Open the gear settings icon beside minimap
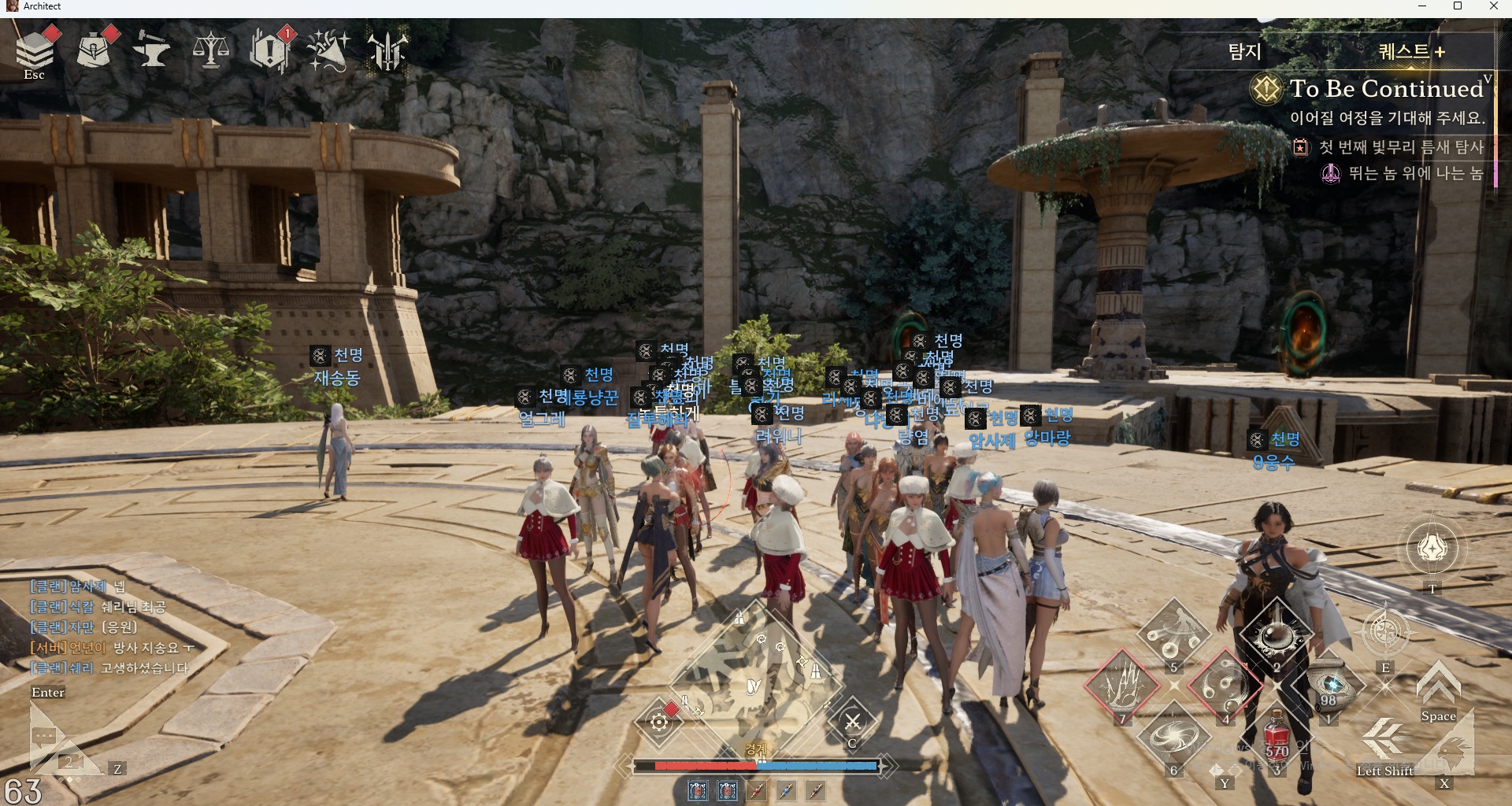Viewport: 1512px width, 806px height. (659, 721)
